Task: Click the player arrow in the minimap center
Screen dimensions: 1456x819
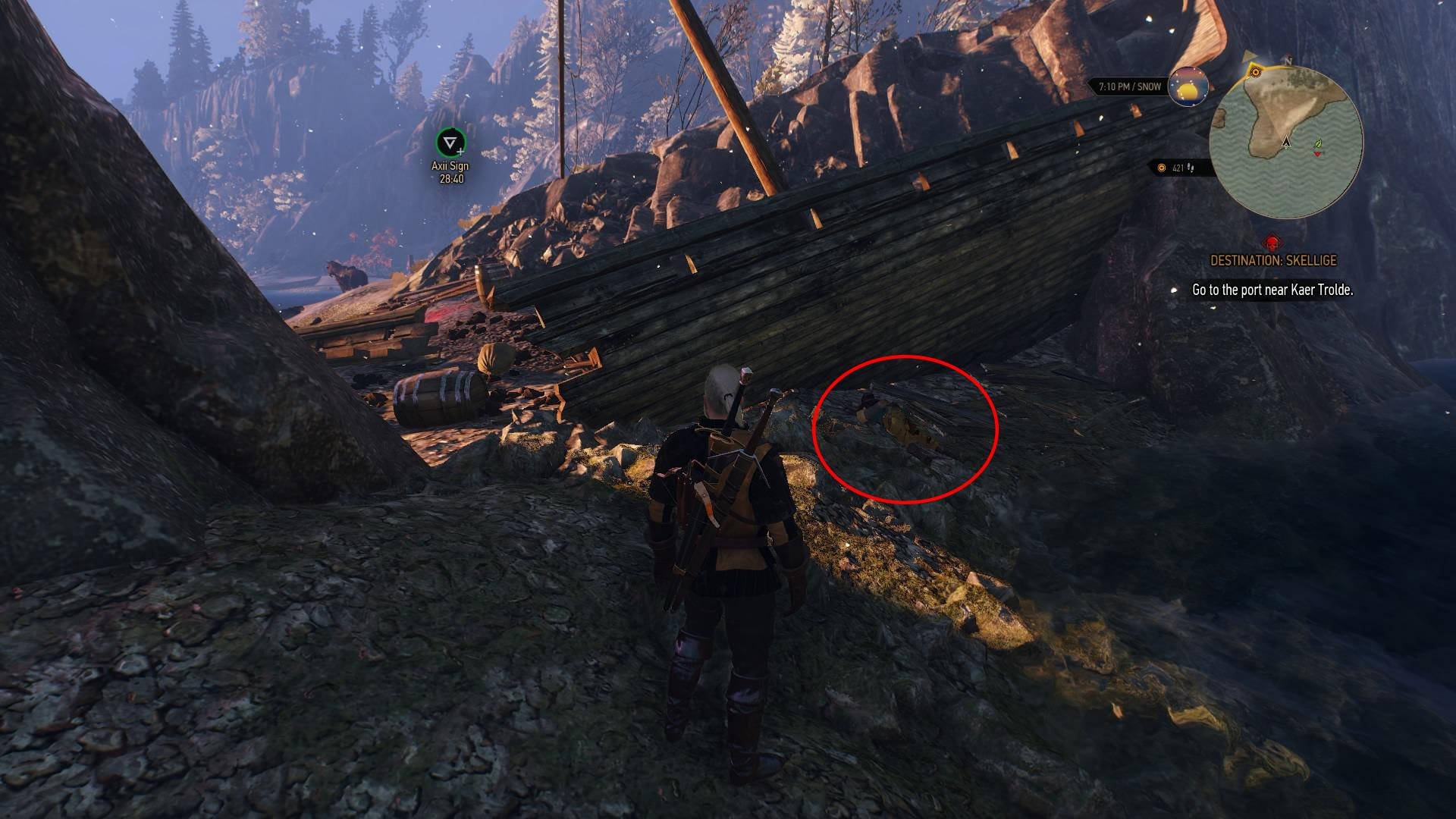Action: point(1286,143)
